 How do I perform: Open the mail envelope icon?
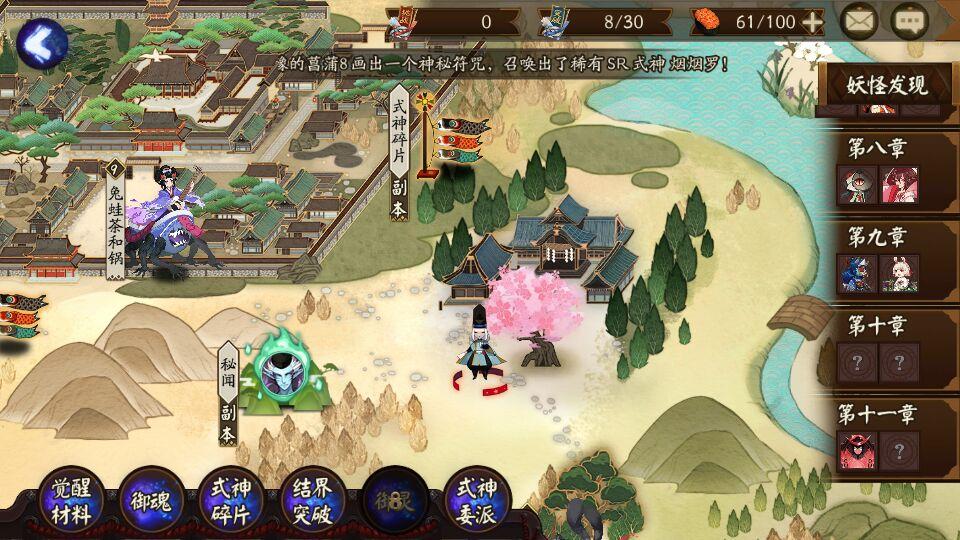click(x=858, y=21)
